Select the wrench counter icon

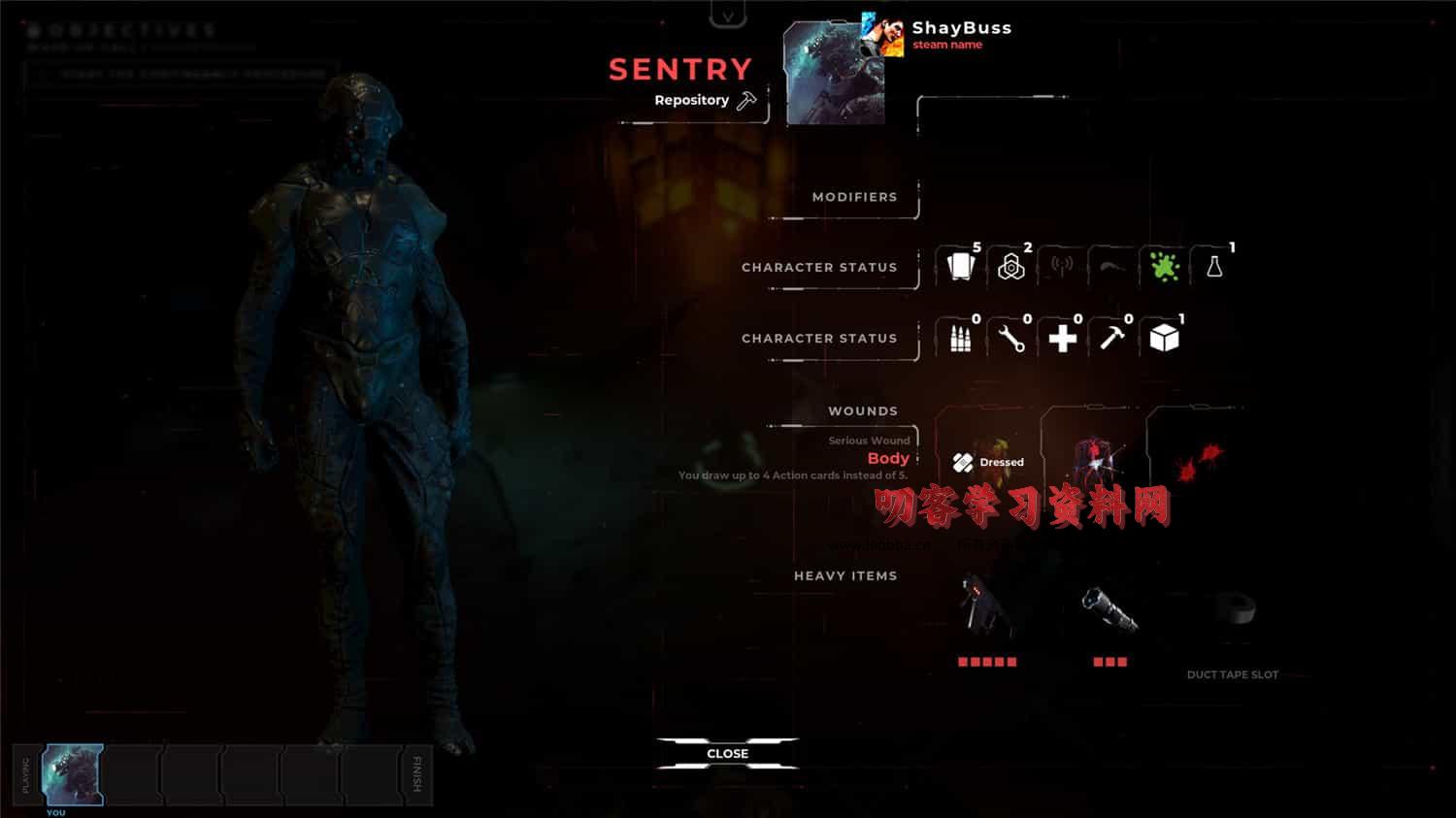pyautogui.click(x=1011, y=338)
